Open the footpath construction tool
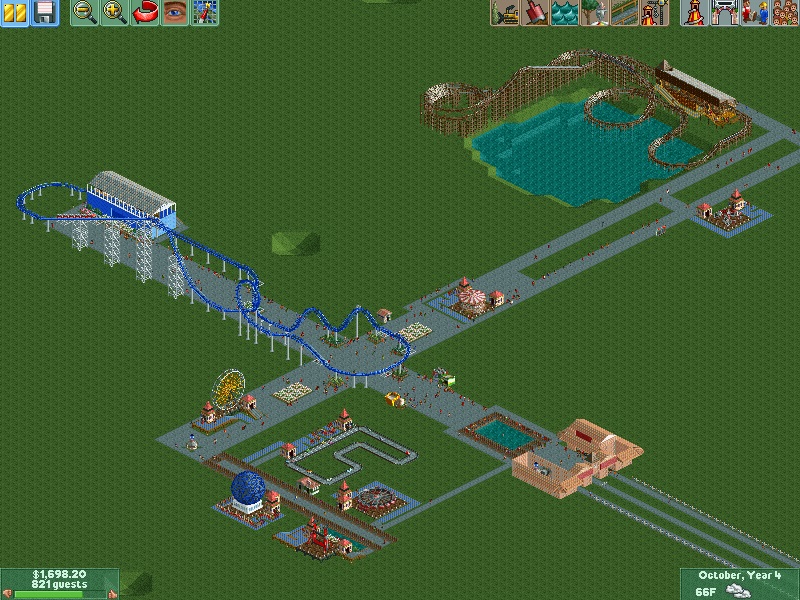 (x=625, y=12)
